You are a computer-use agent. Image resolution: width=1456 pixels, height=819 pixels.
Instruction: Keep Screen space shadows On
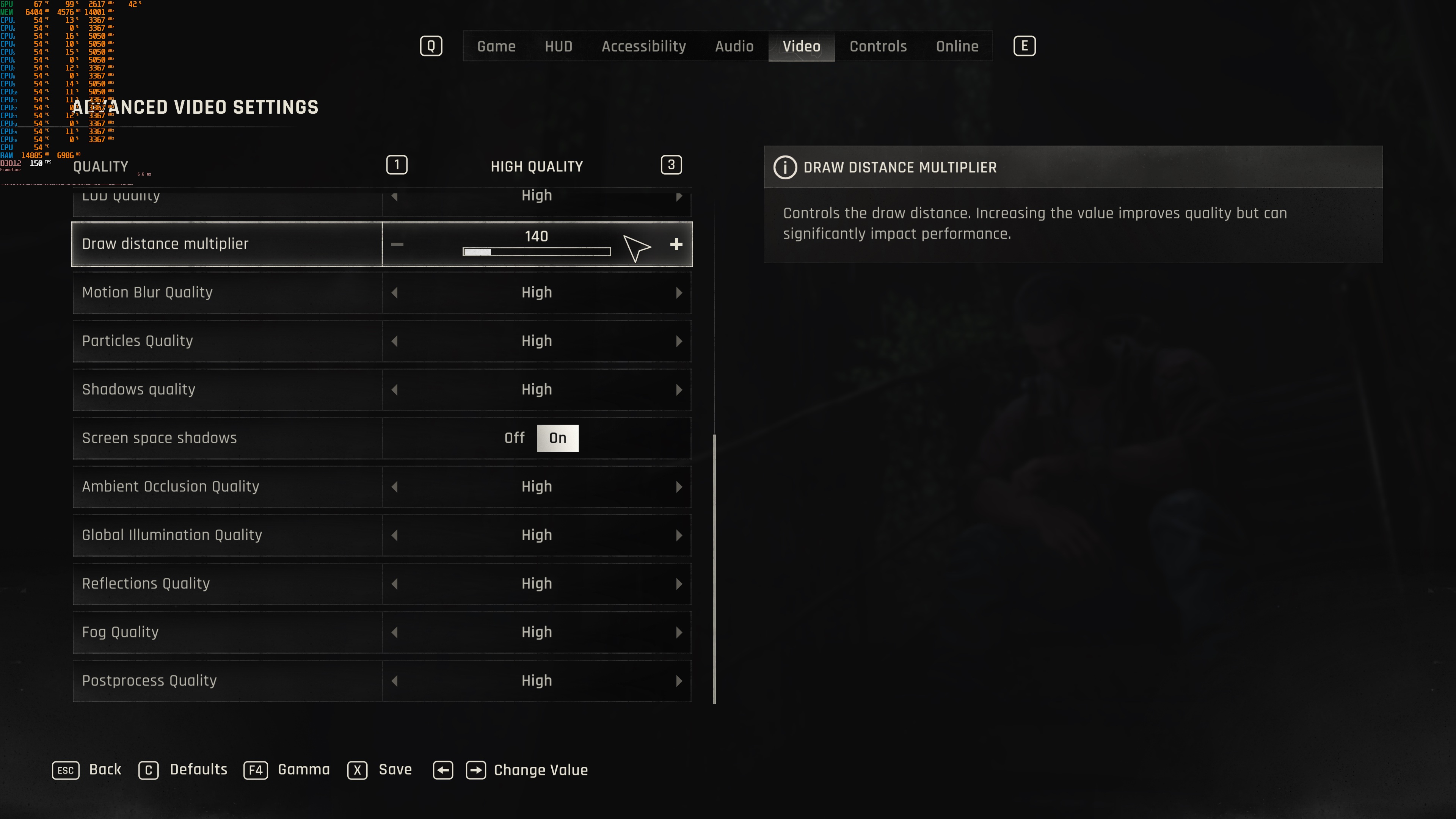pos(558,438)
